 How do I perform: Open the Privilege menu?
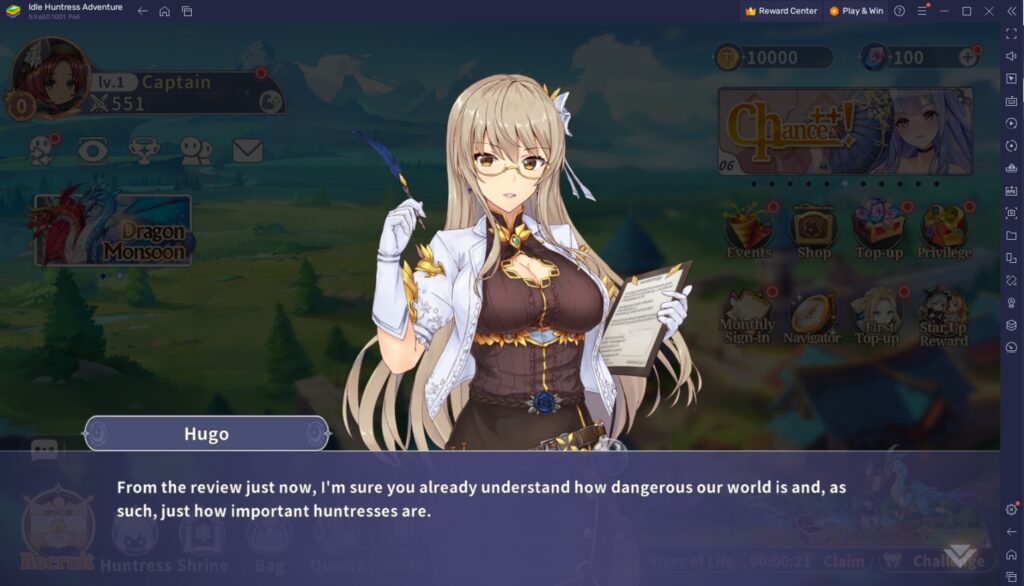(x=944, y=229)
